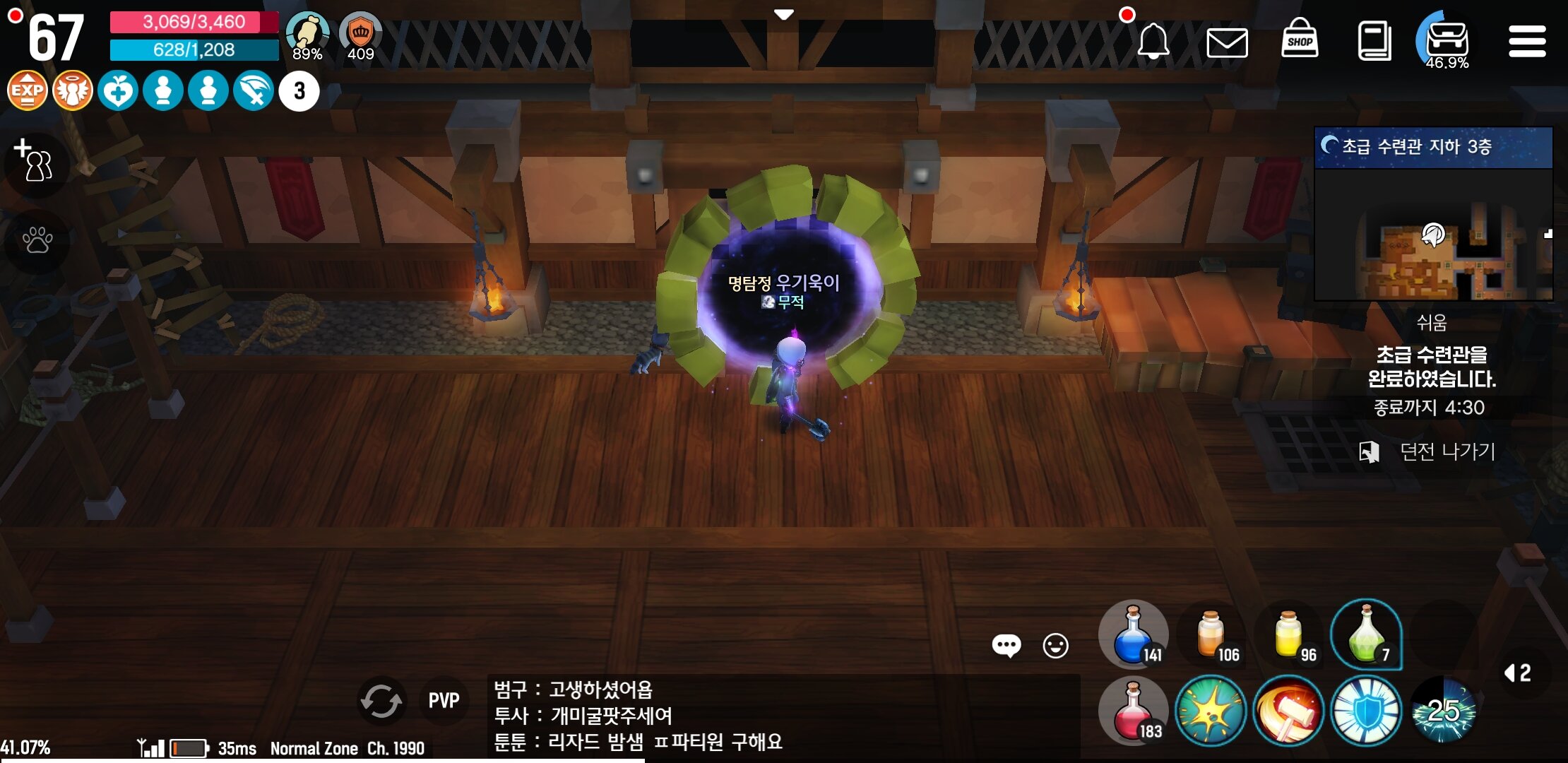This screenshot has height=763, width=1568.
Task: Check the mail inbox
Action: point(1228,40)
